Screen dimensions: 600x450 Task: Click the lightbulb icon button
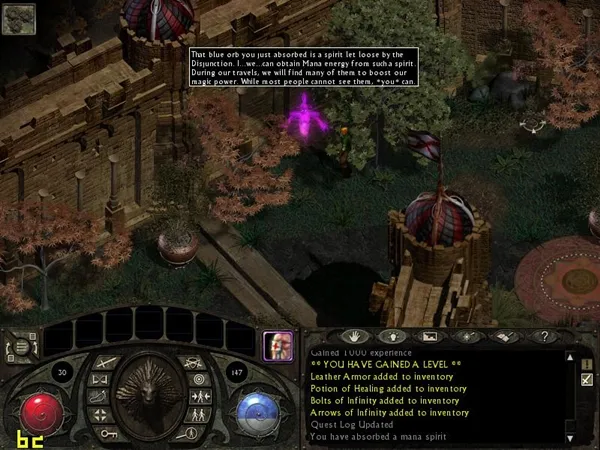click(391, 336)
